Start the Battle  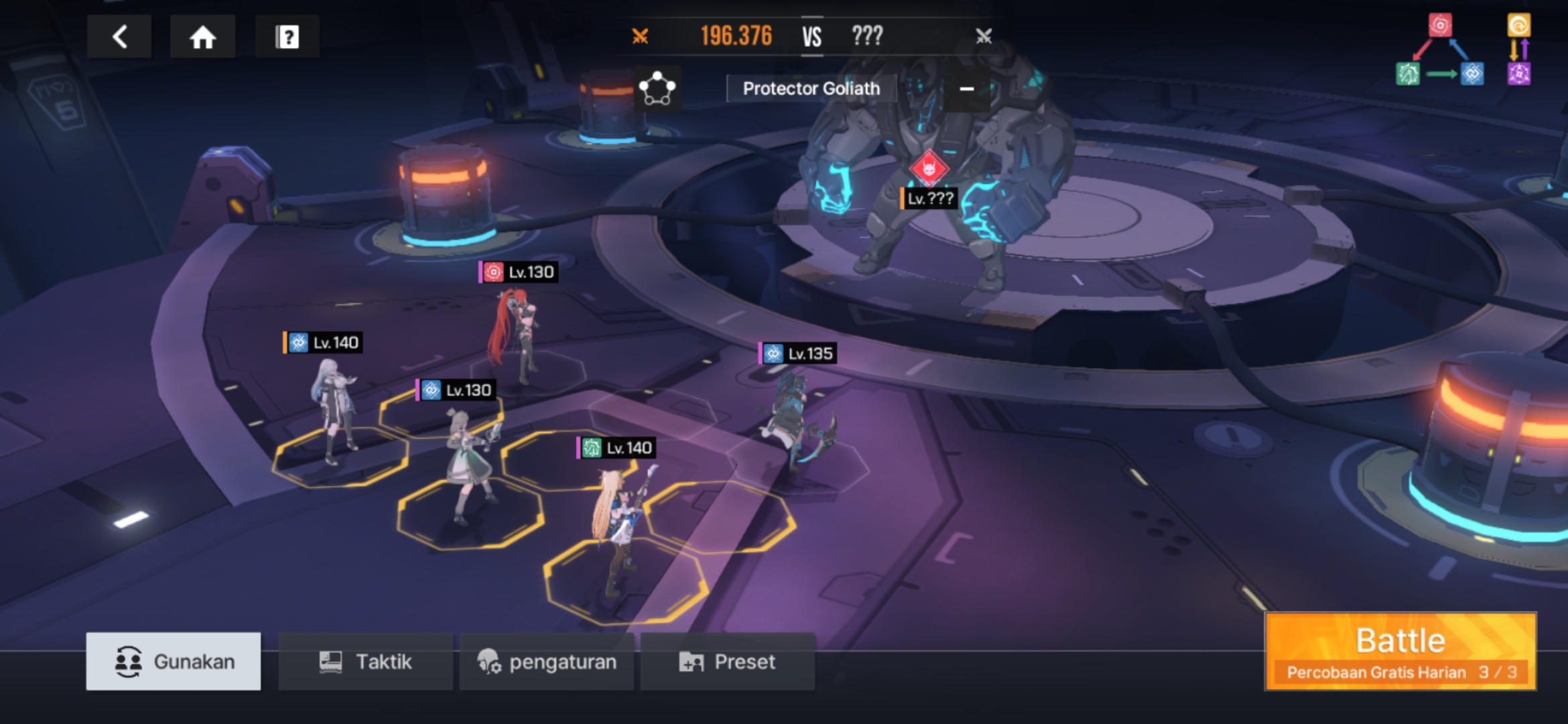pyautogui.click(x=1400, y=650)
